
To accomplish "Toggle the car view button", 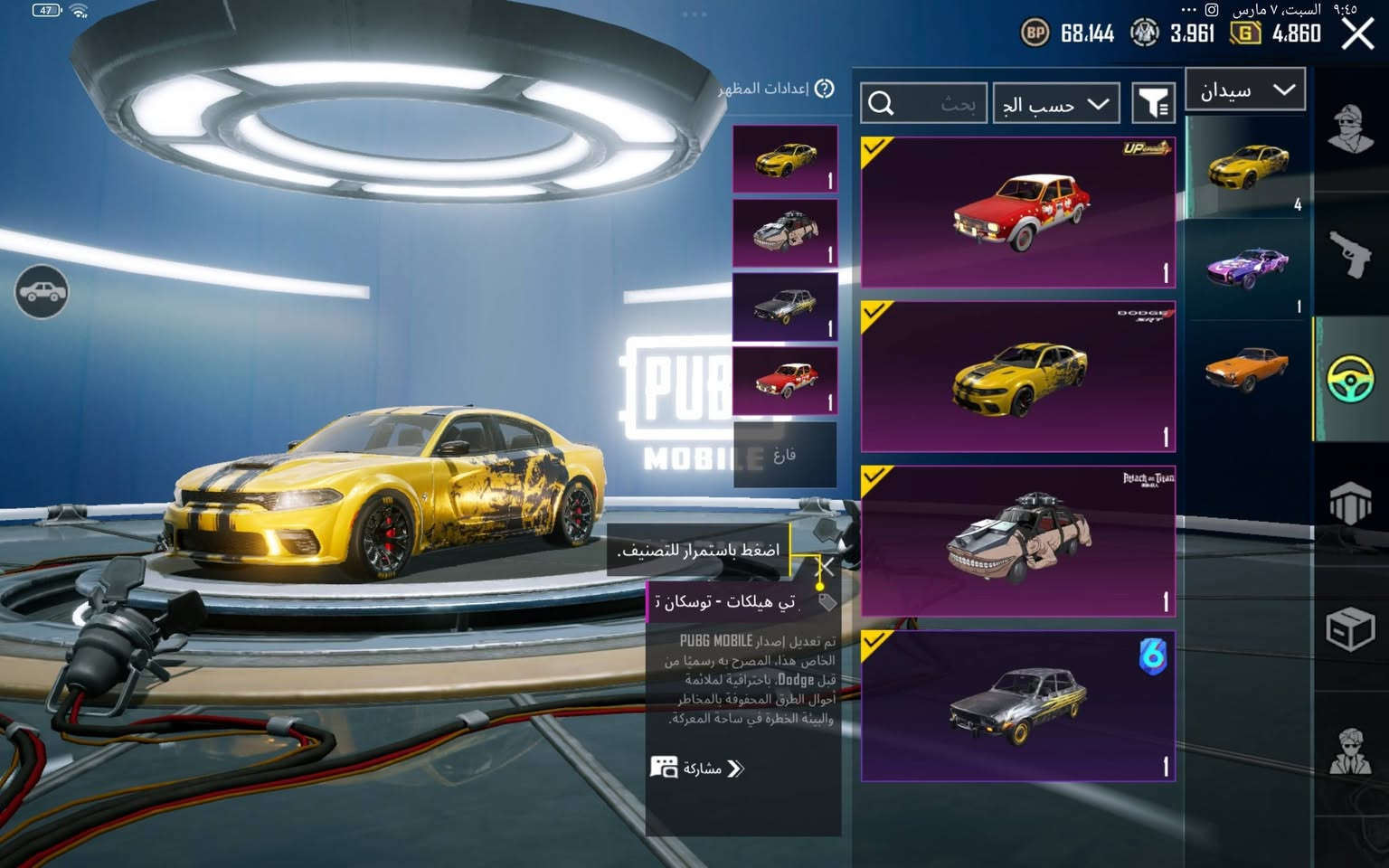I will point(42,292).
